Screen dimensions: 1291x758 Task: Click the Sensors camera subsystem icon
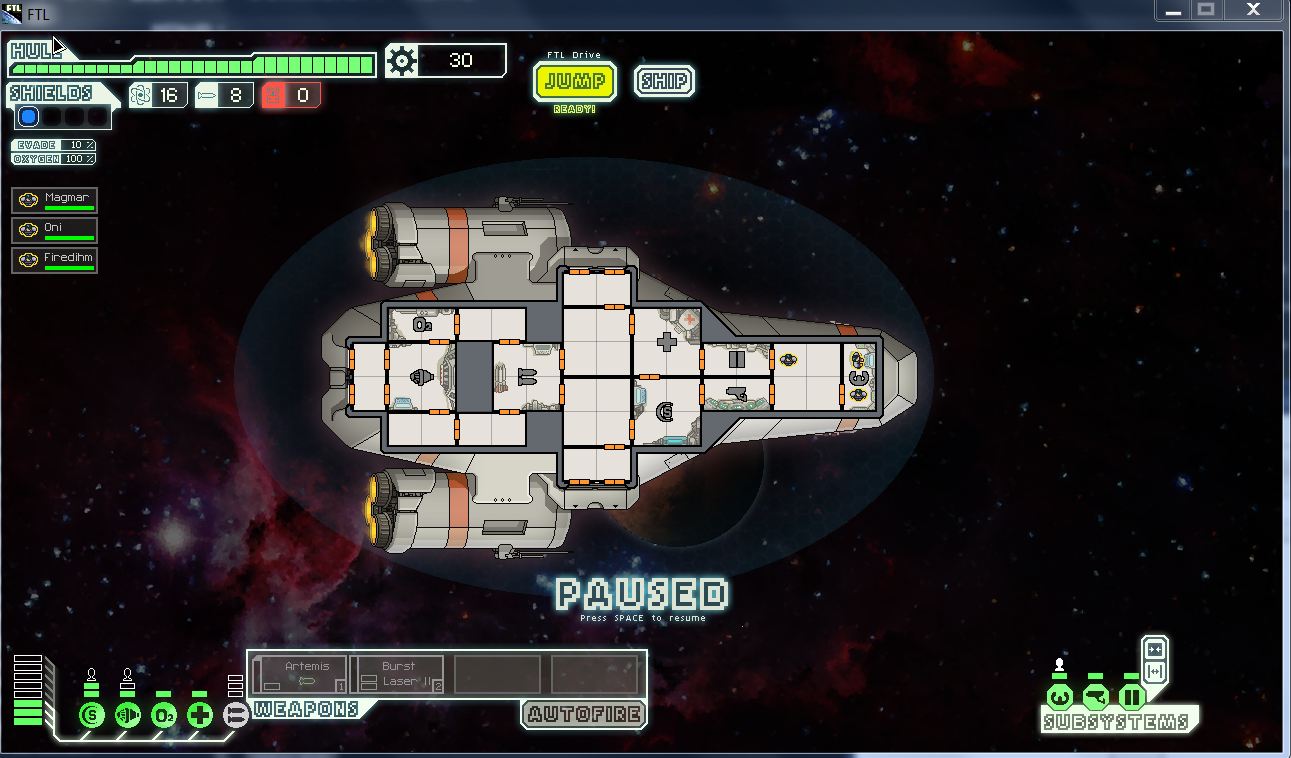point(1095,696)
